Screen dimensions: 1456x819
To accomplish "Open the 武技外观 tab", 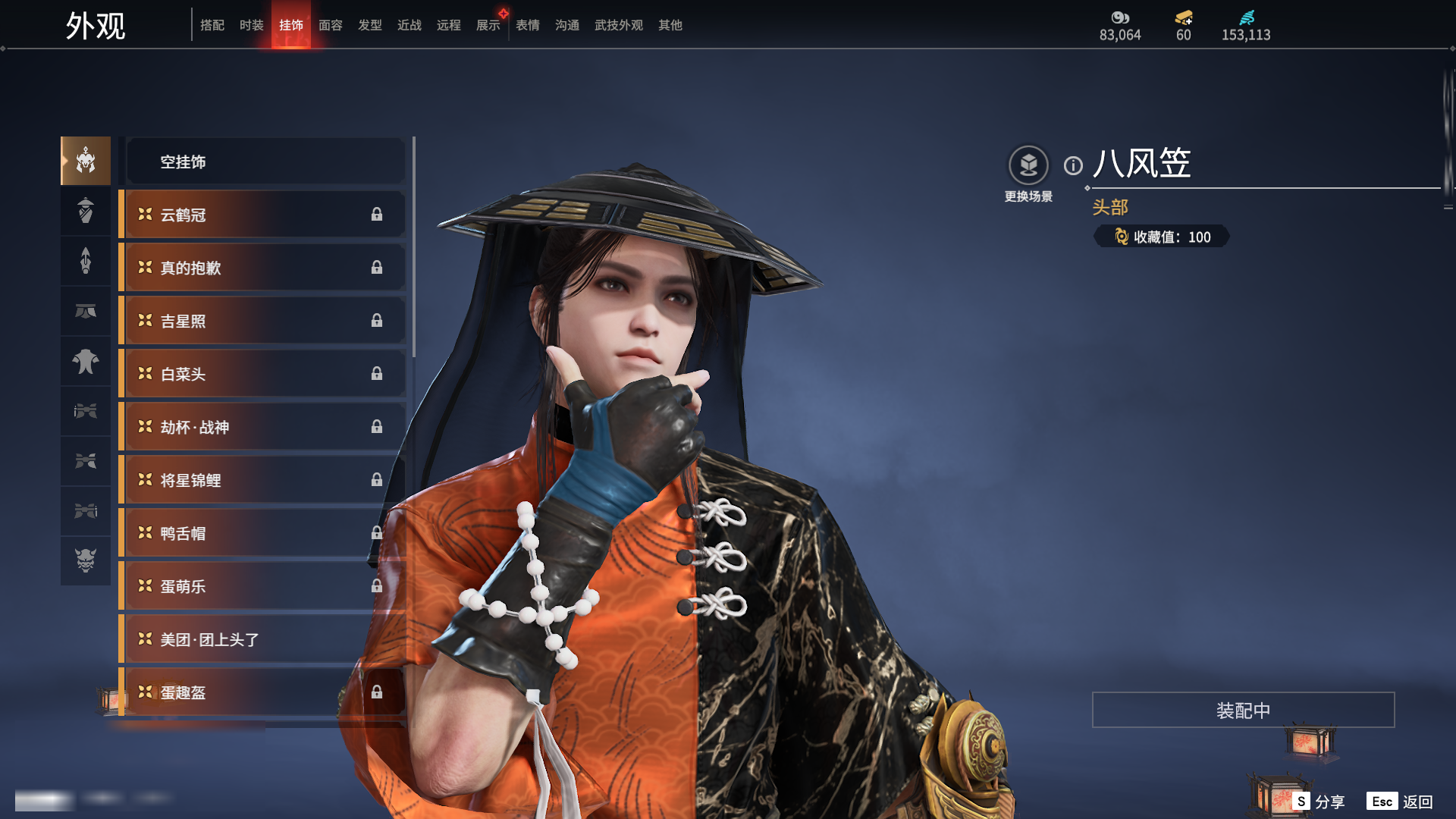I will pyautogui.click(x=618, y=25).
